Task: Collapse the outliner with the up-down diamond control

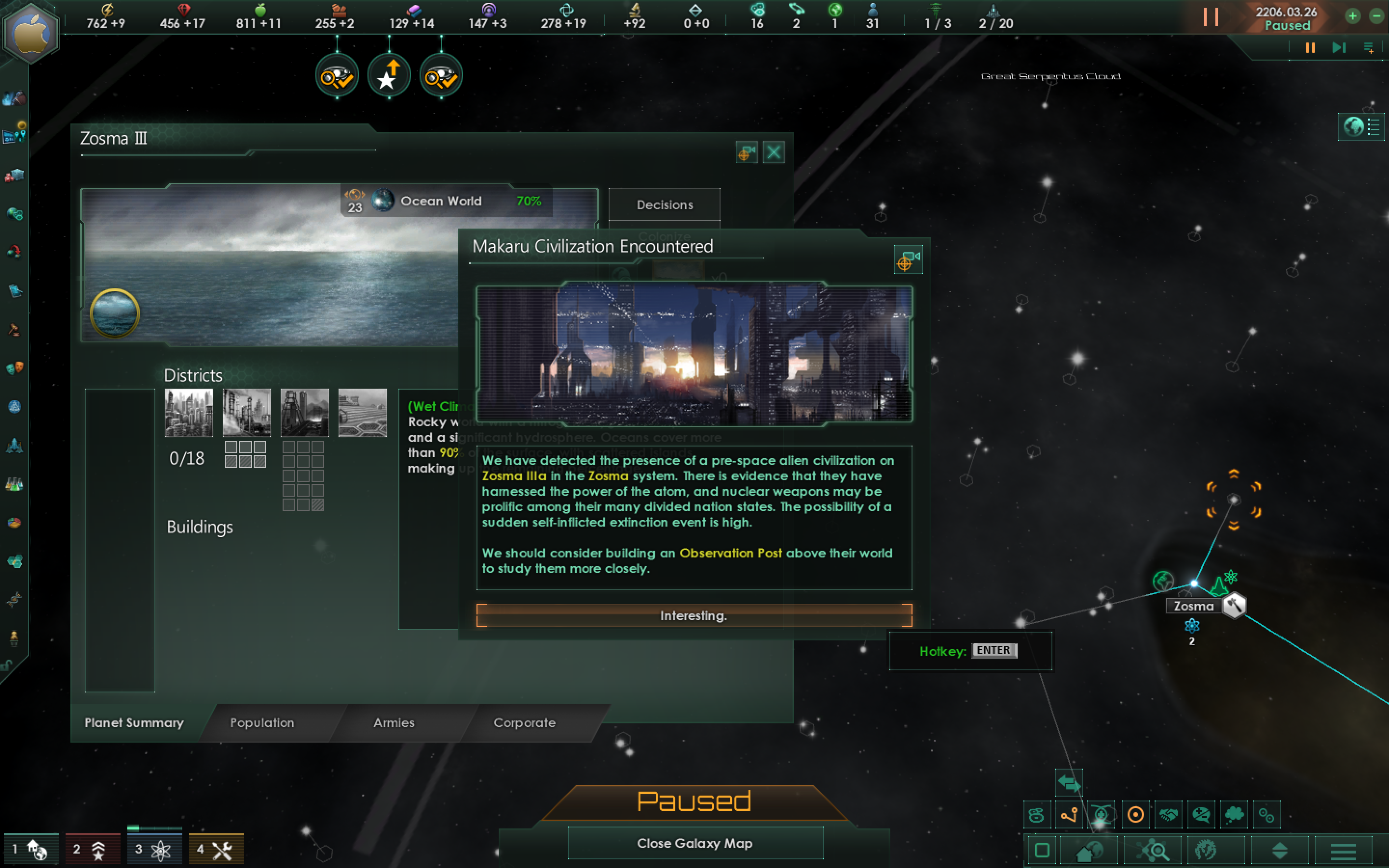Action: 1279,850
